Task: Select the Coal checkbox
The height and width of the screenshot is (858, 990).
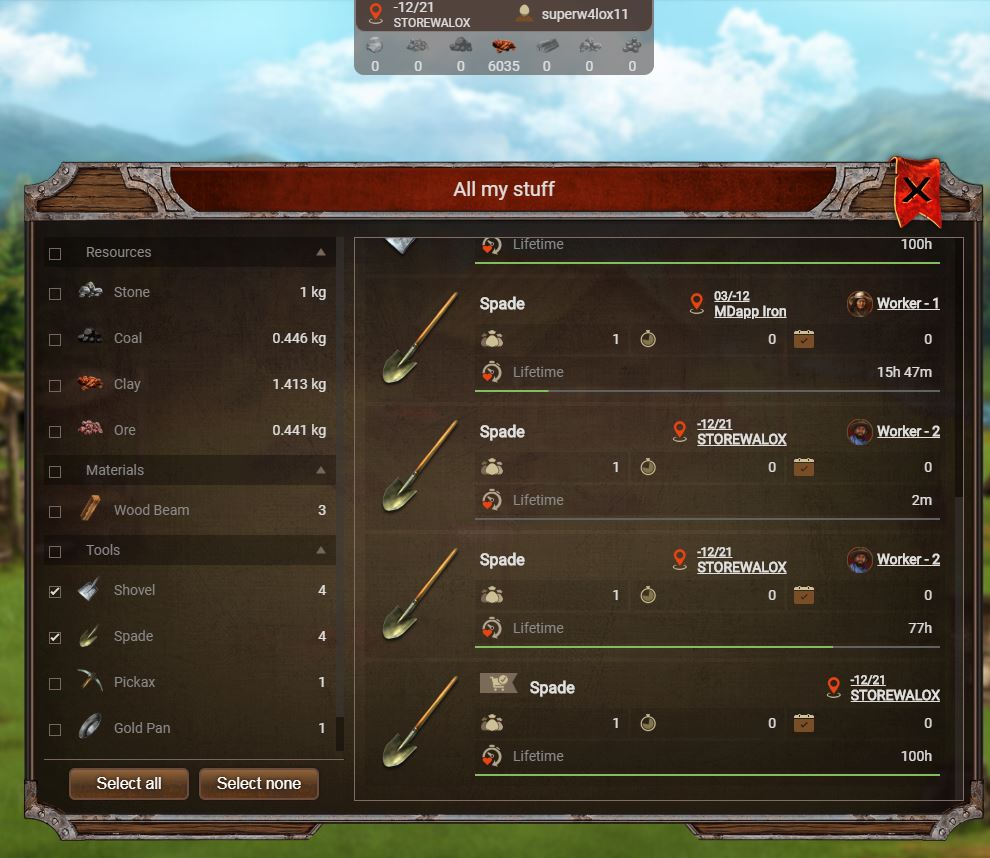Action: [55, 340]
